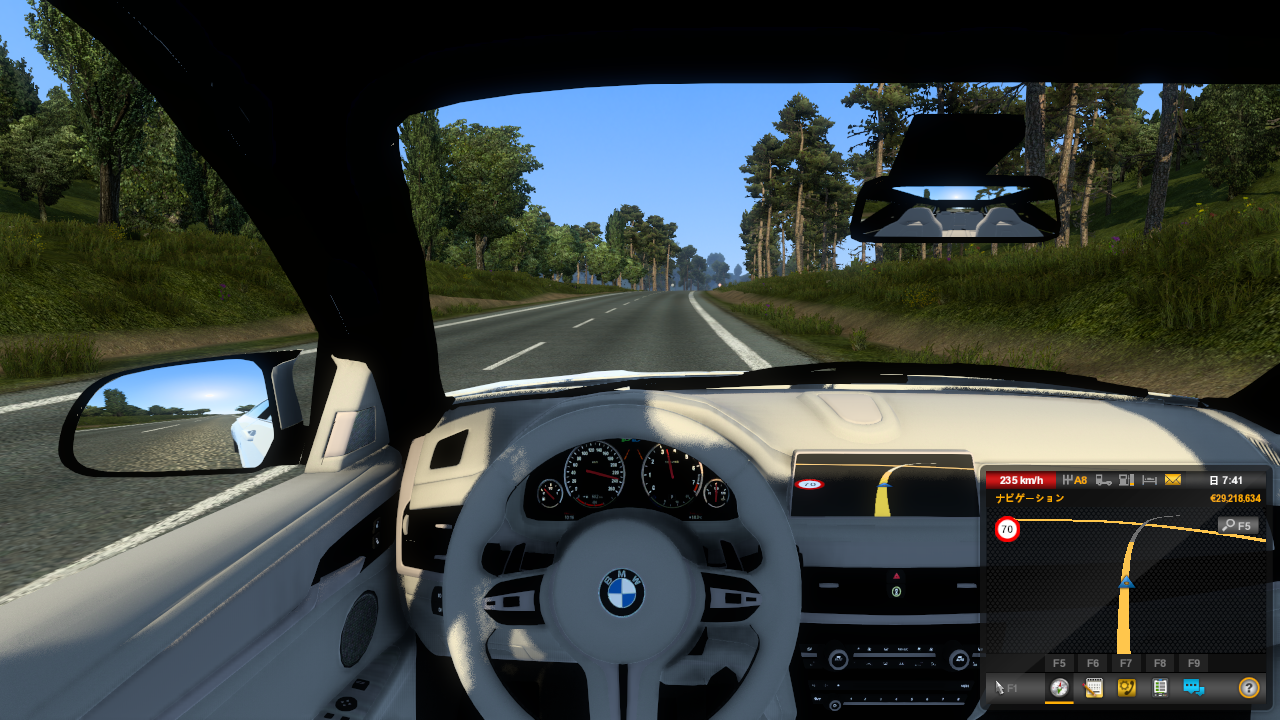This screenshot has height=720, width=1280.
Task: Click the truck damage status icon
Action: 1103,480
